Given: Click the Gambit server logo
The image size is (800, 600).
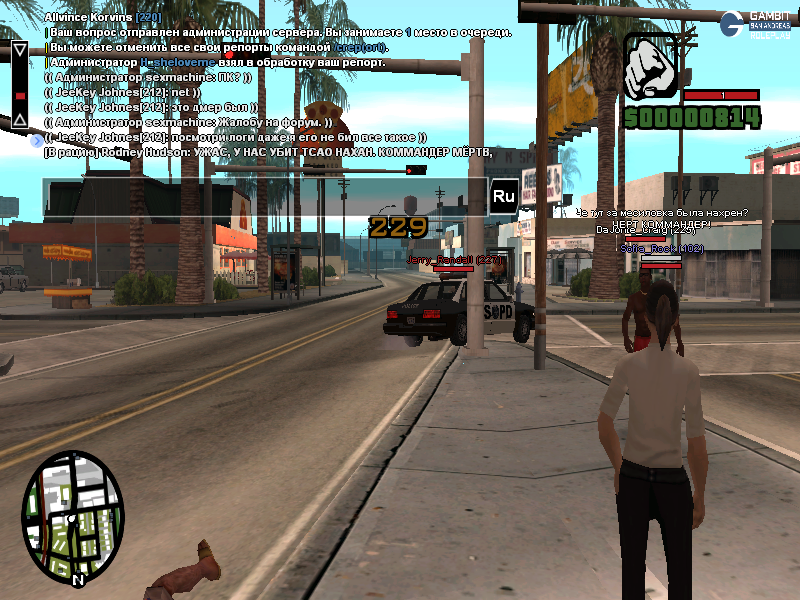Looking at the screenshot, I should click(x=756, y=23).
